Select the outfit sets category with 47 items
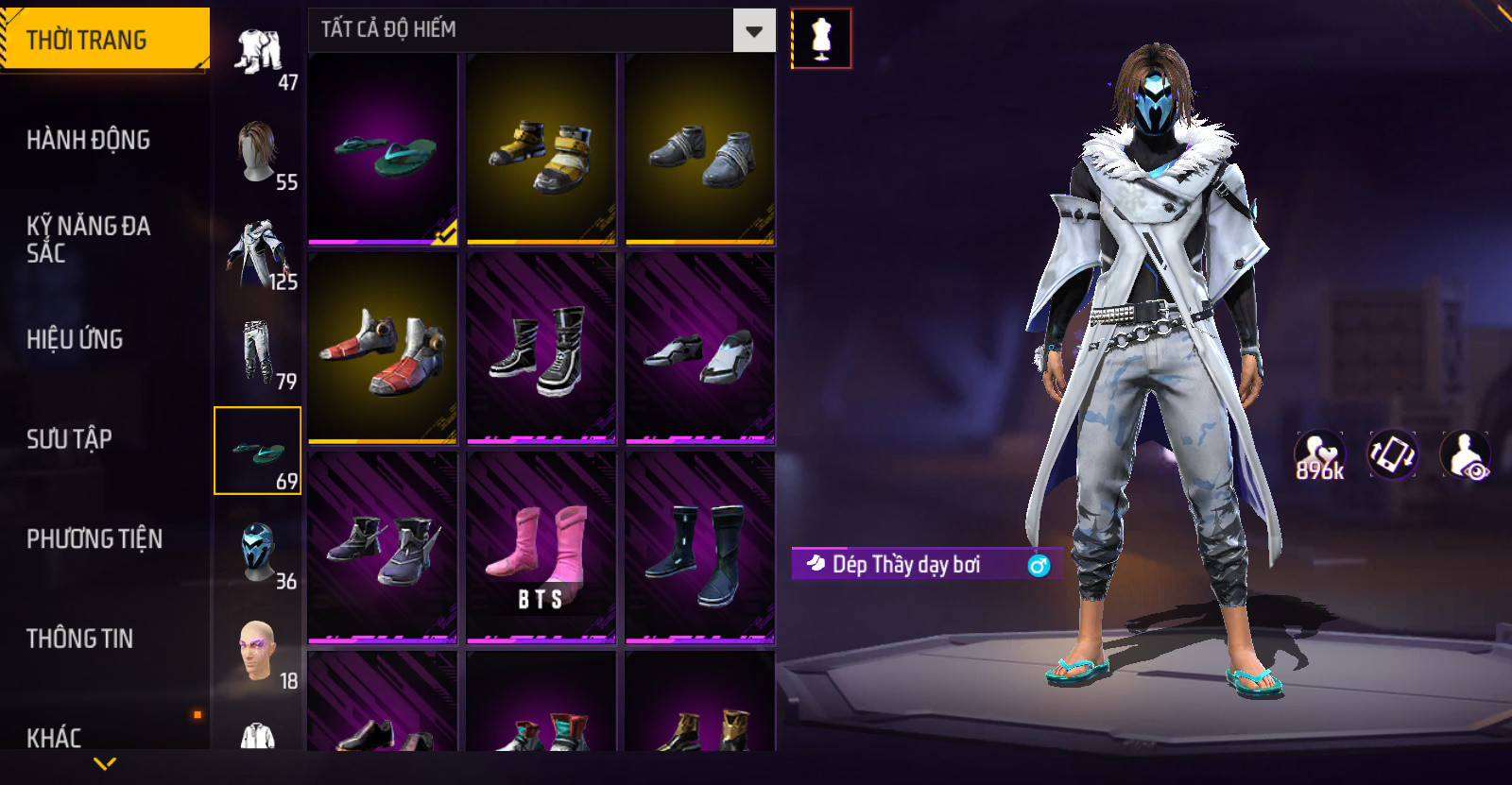The height and width of the screenshot is (785, 1512). point(258,53)
